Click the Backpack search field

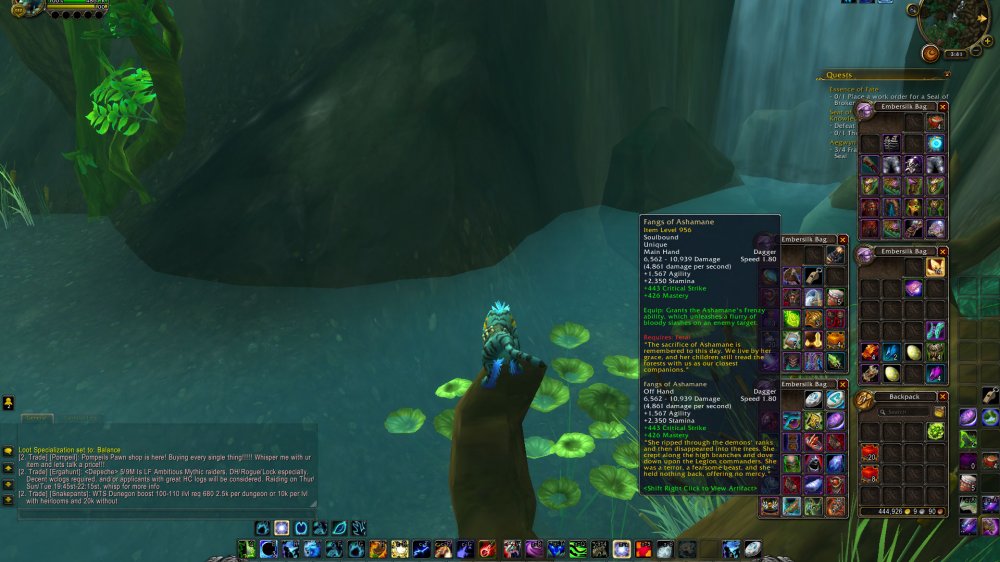coord(899,411)
